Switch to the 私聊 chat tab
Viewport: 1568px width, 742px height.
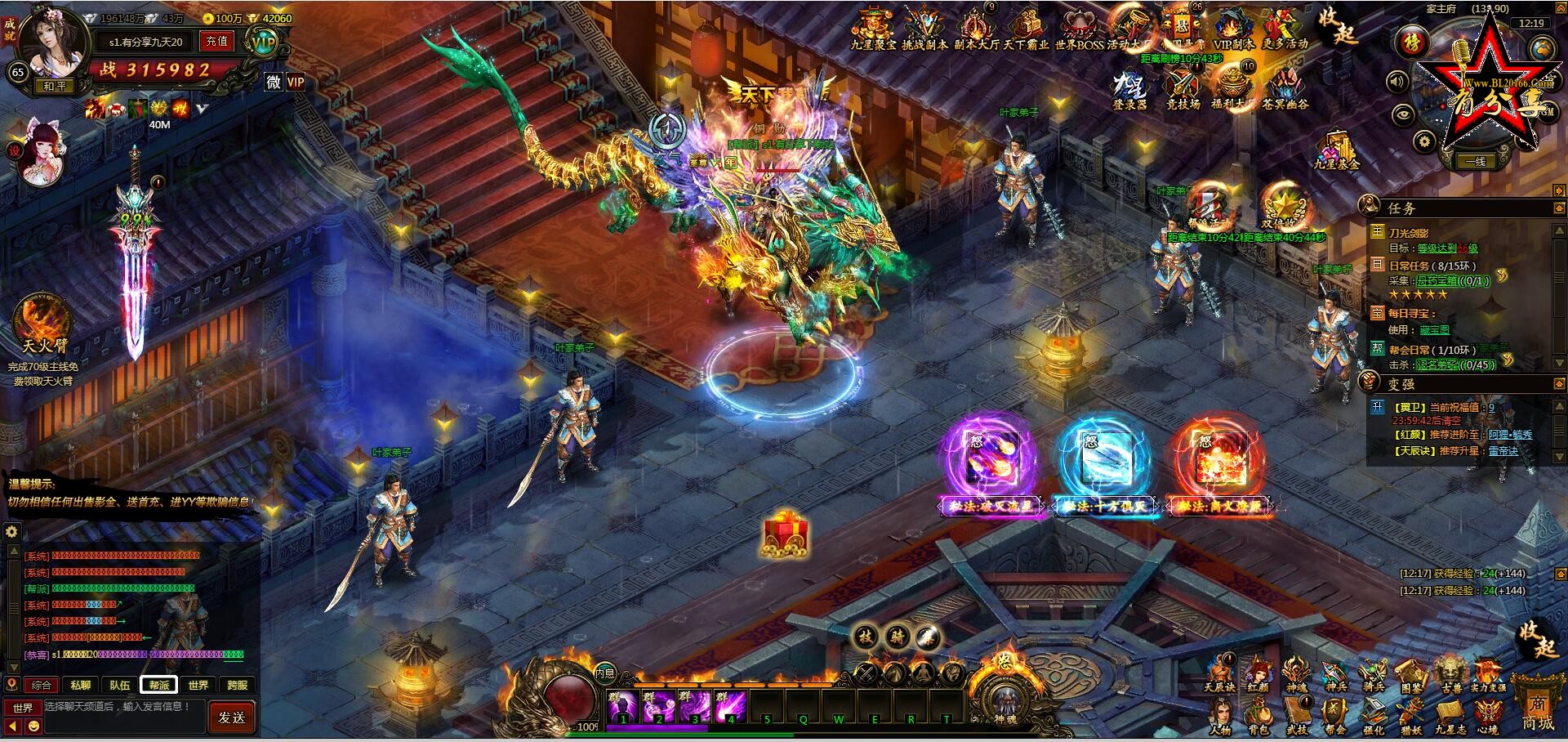(81, 685)
